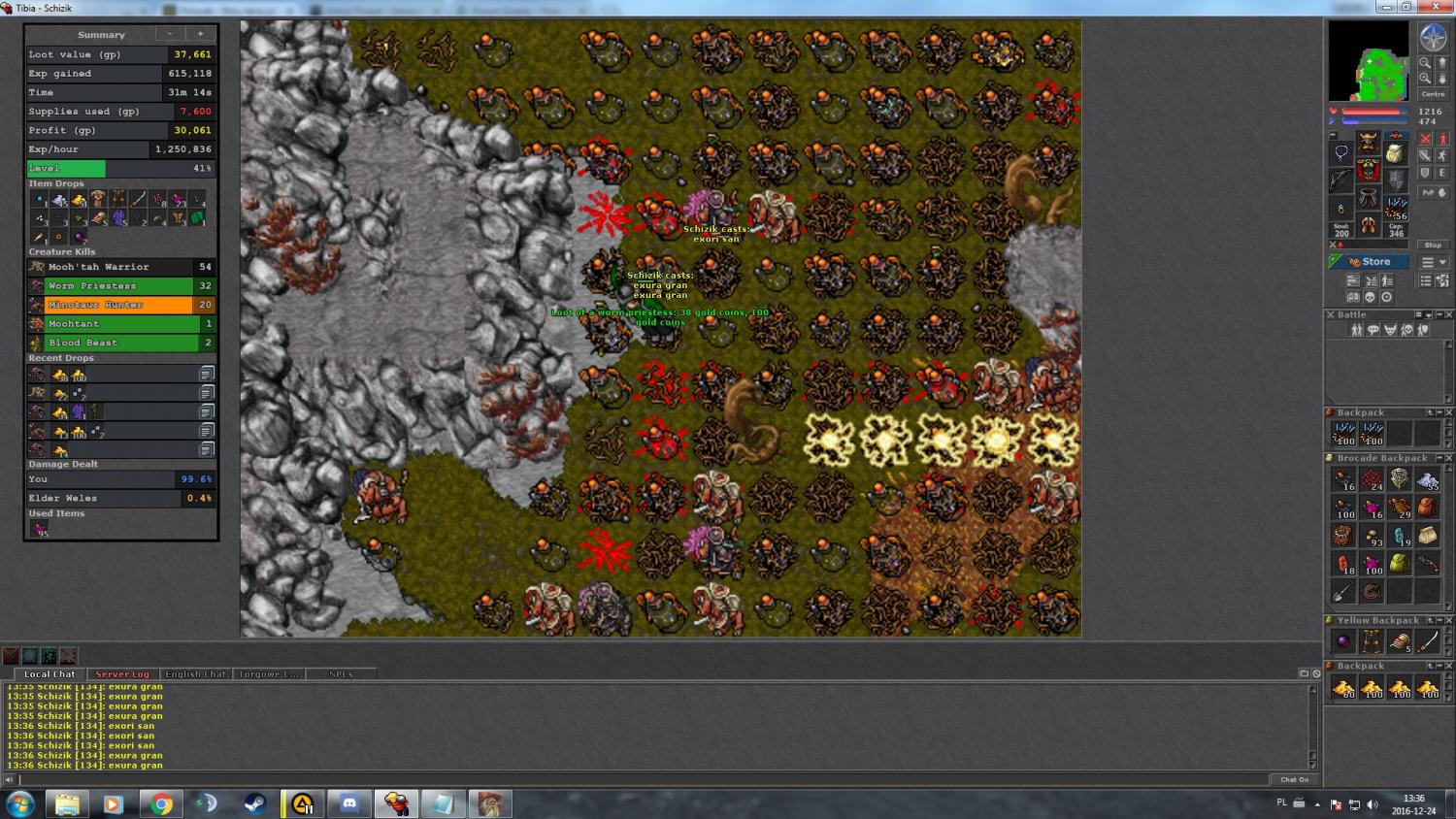Click the chat input field
This screenshot has width=1456, height=819.
641,779
